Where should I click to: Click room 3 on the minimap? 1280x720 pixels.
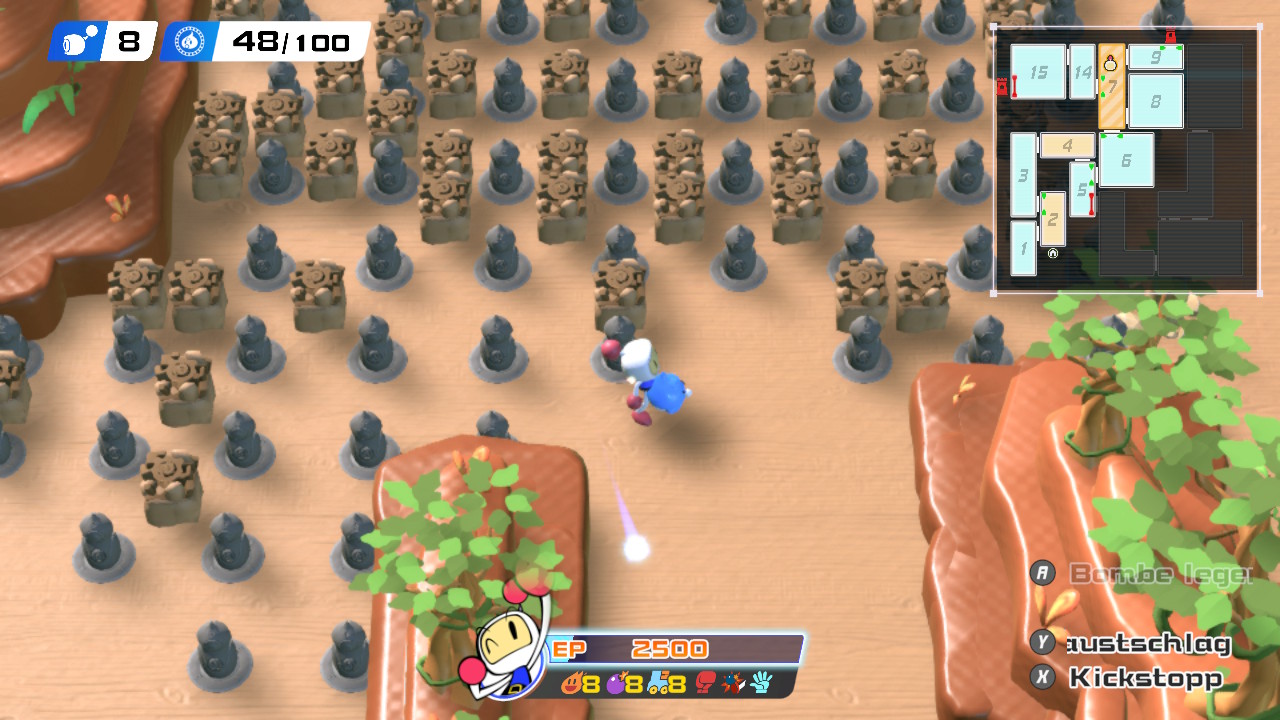pyautogui.click(x=1023, y=175)
